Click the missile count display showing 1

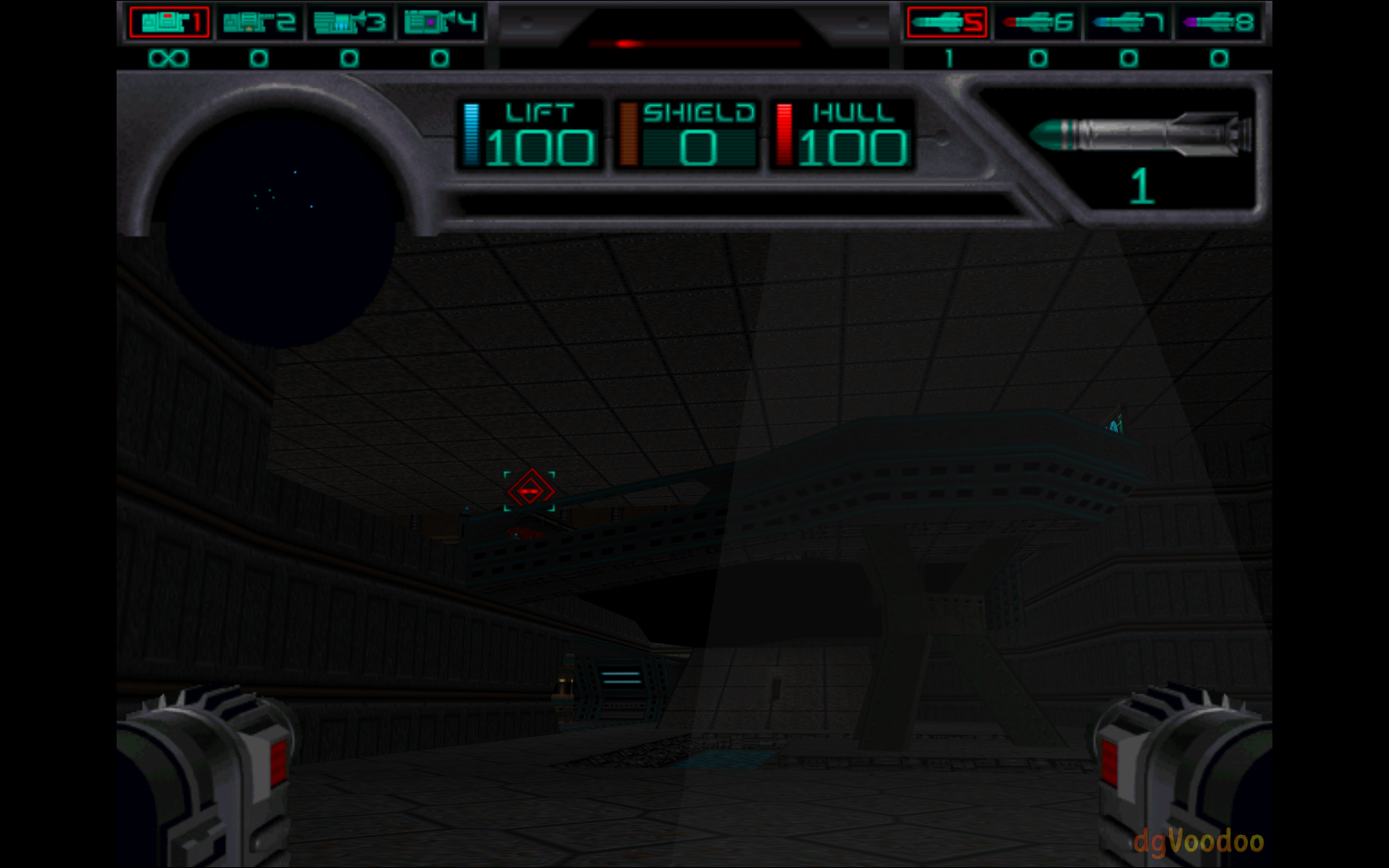point(1143,186)
